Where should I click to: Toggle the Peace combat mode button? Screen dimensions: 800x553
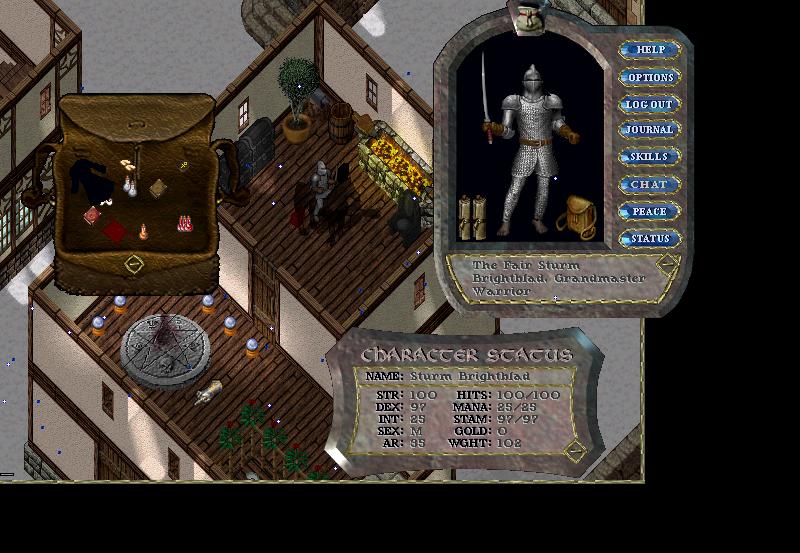(650, 211)
